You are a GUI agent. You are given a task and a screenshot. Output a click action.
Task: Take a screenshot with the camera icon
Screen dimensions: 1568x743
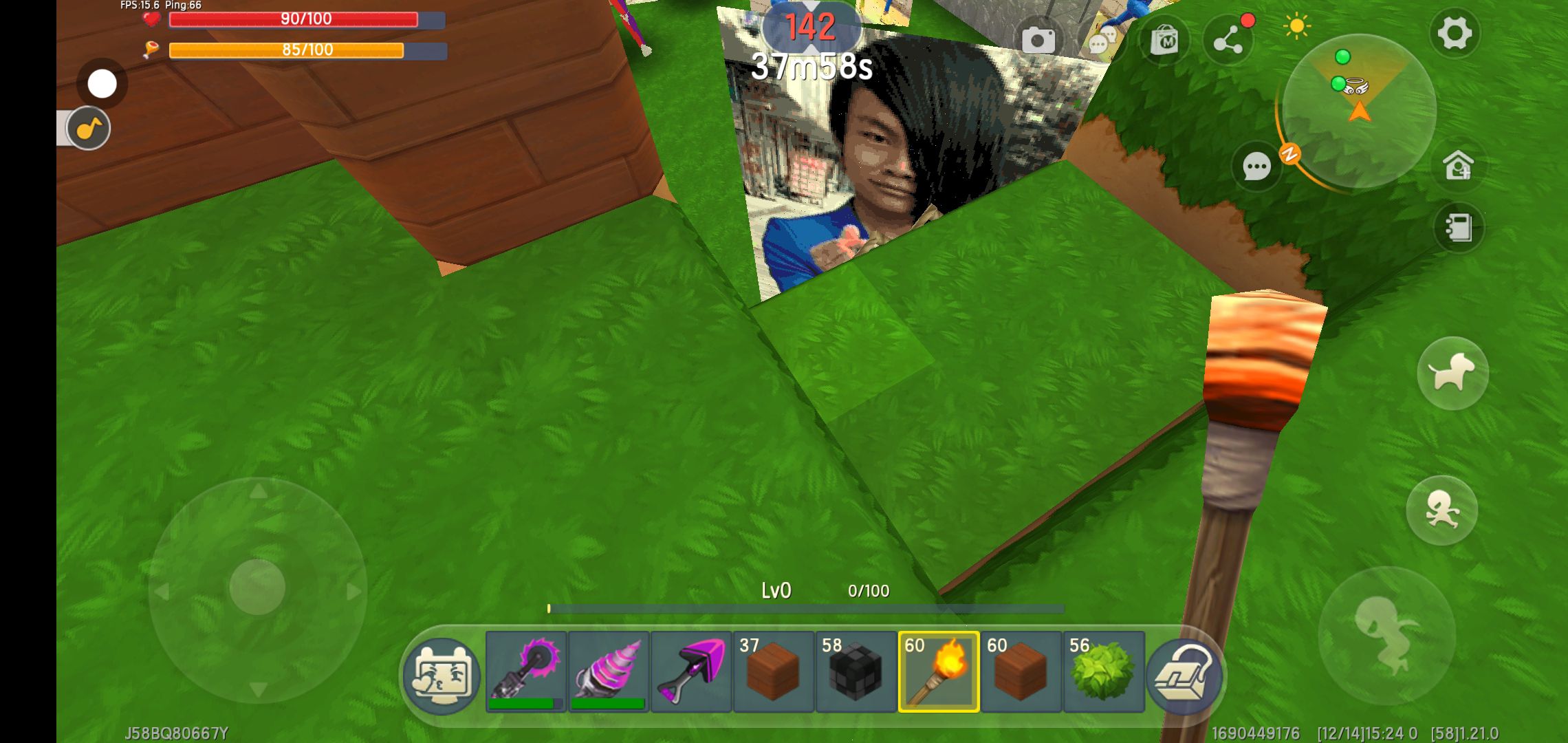pyautogui.click(x=1038, y=40)
